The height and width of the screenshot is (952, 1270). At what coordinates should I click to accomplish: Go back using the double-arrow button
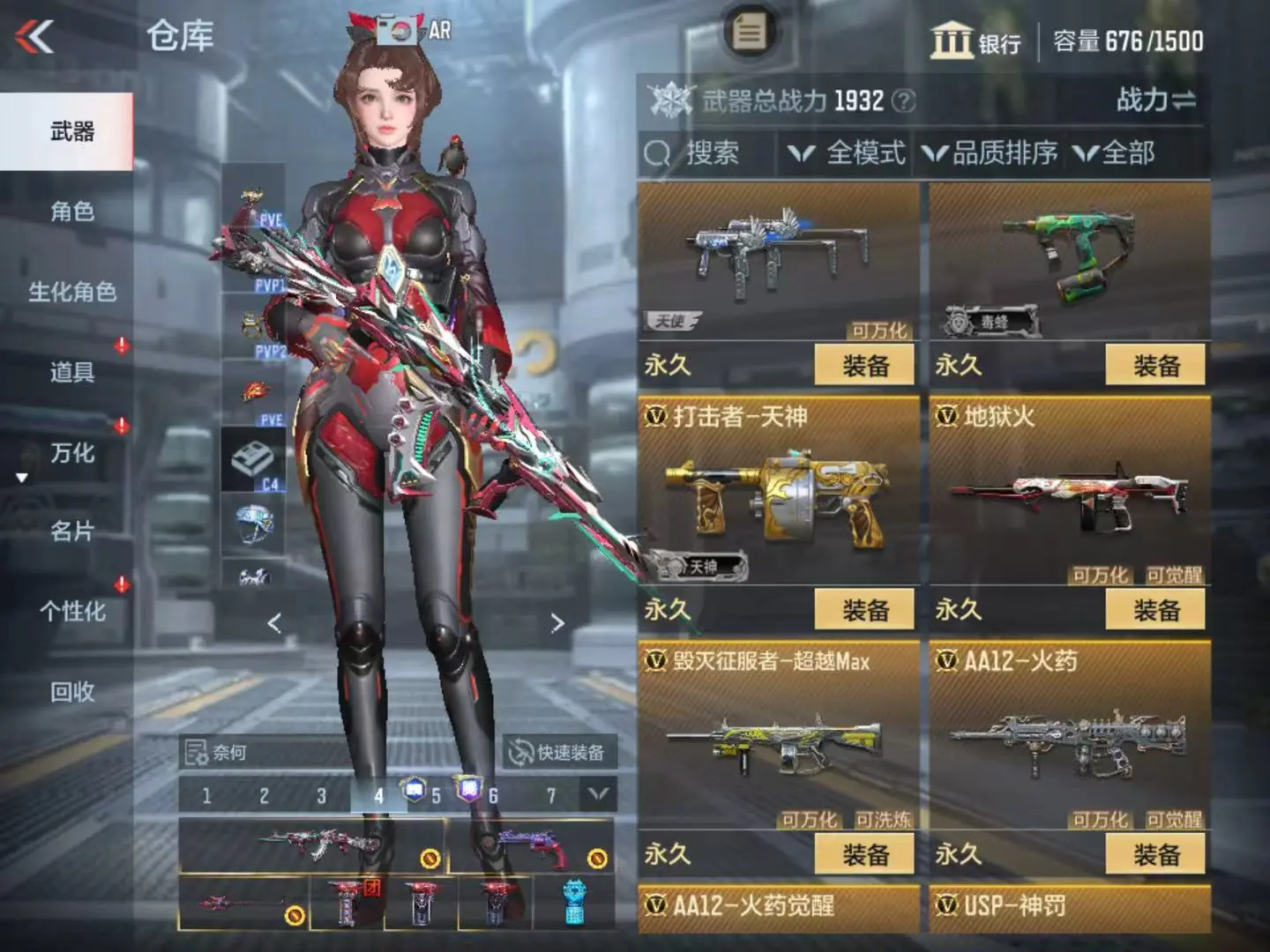point(35,36)
